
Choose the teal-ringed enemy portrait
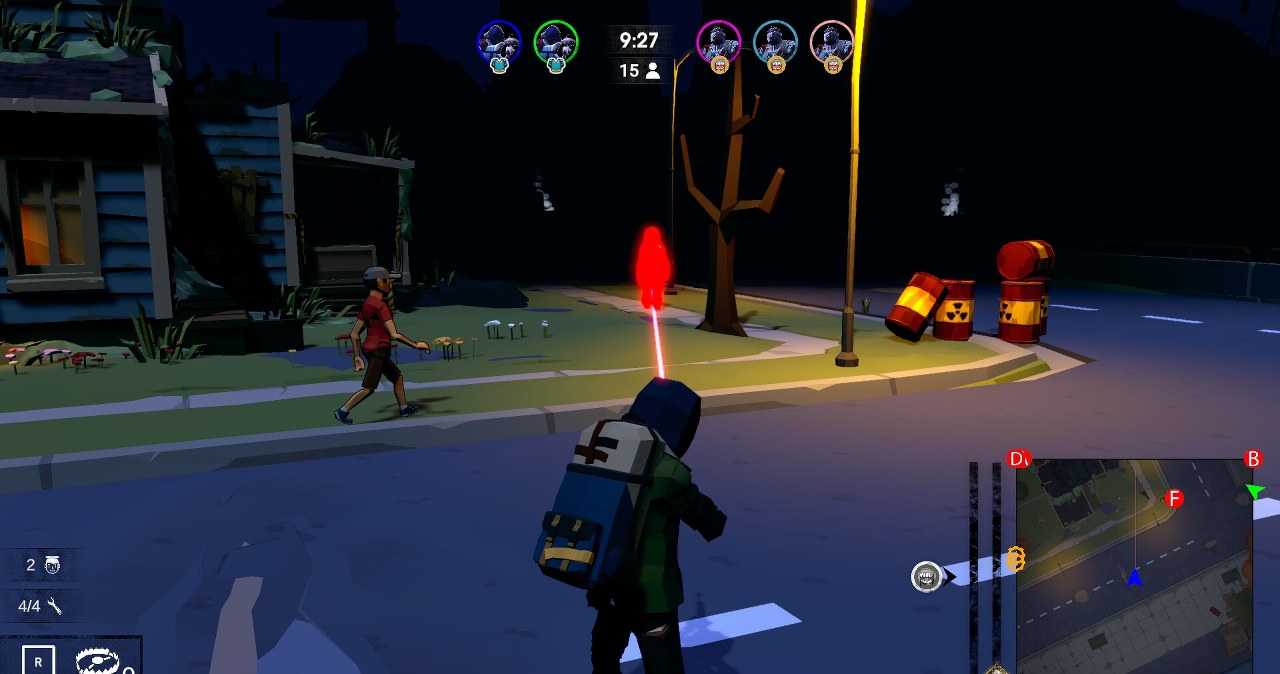[x=775, y=42]
